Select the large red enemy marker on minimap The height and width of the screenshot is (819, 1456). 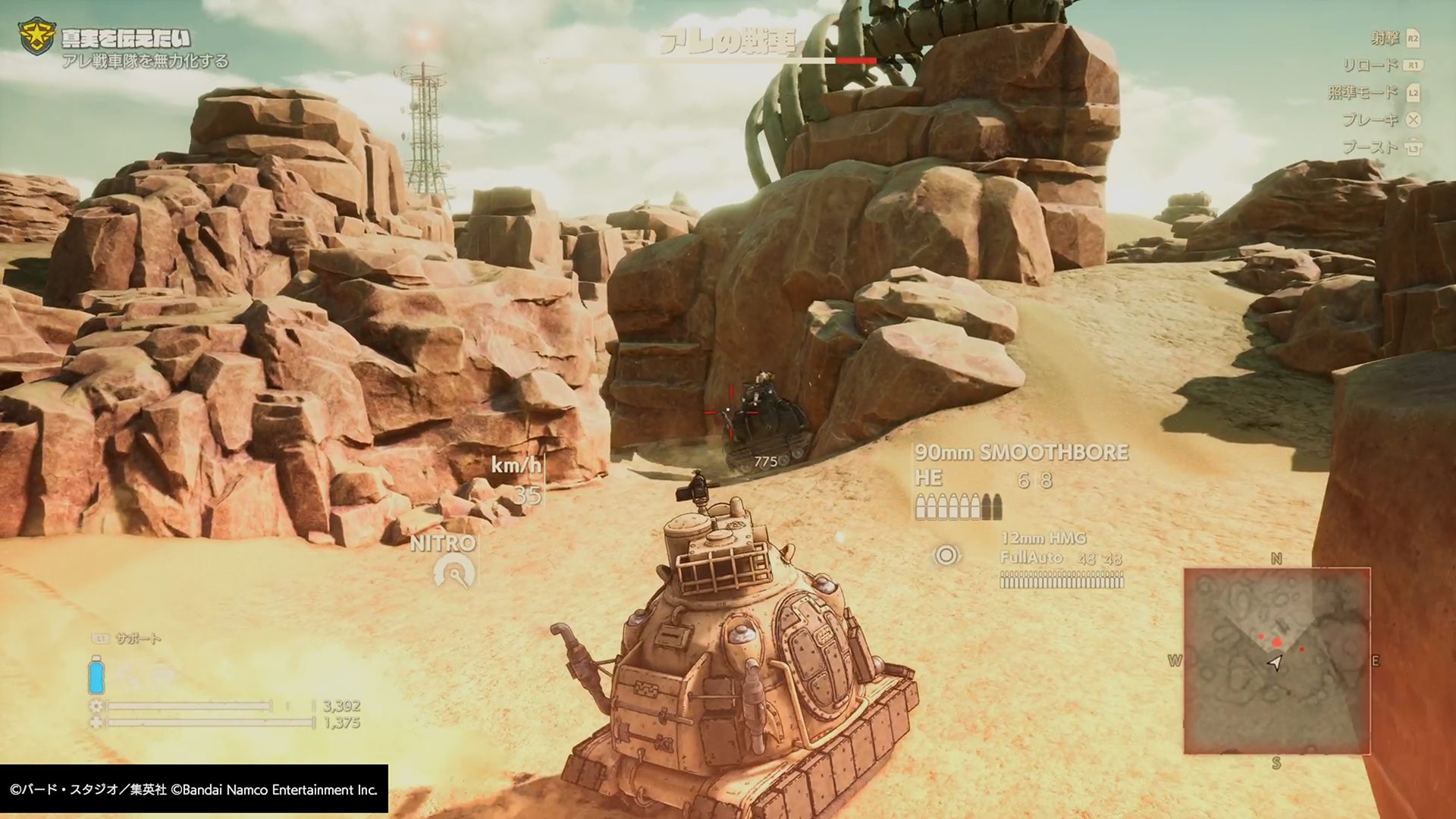1277,642
